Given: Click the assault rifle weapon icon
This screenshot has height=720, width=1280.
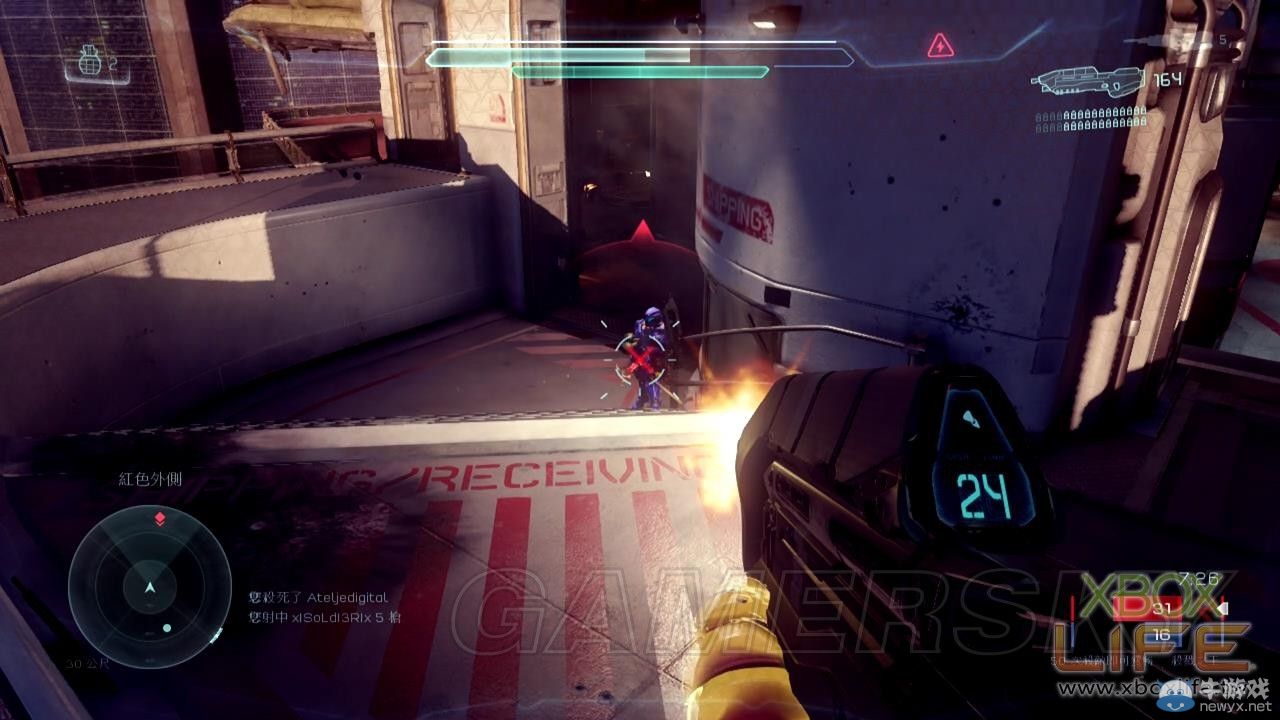Looking at the screenshot, I should (1087, 82).
